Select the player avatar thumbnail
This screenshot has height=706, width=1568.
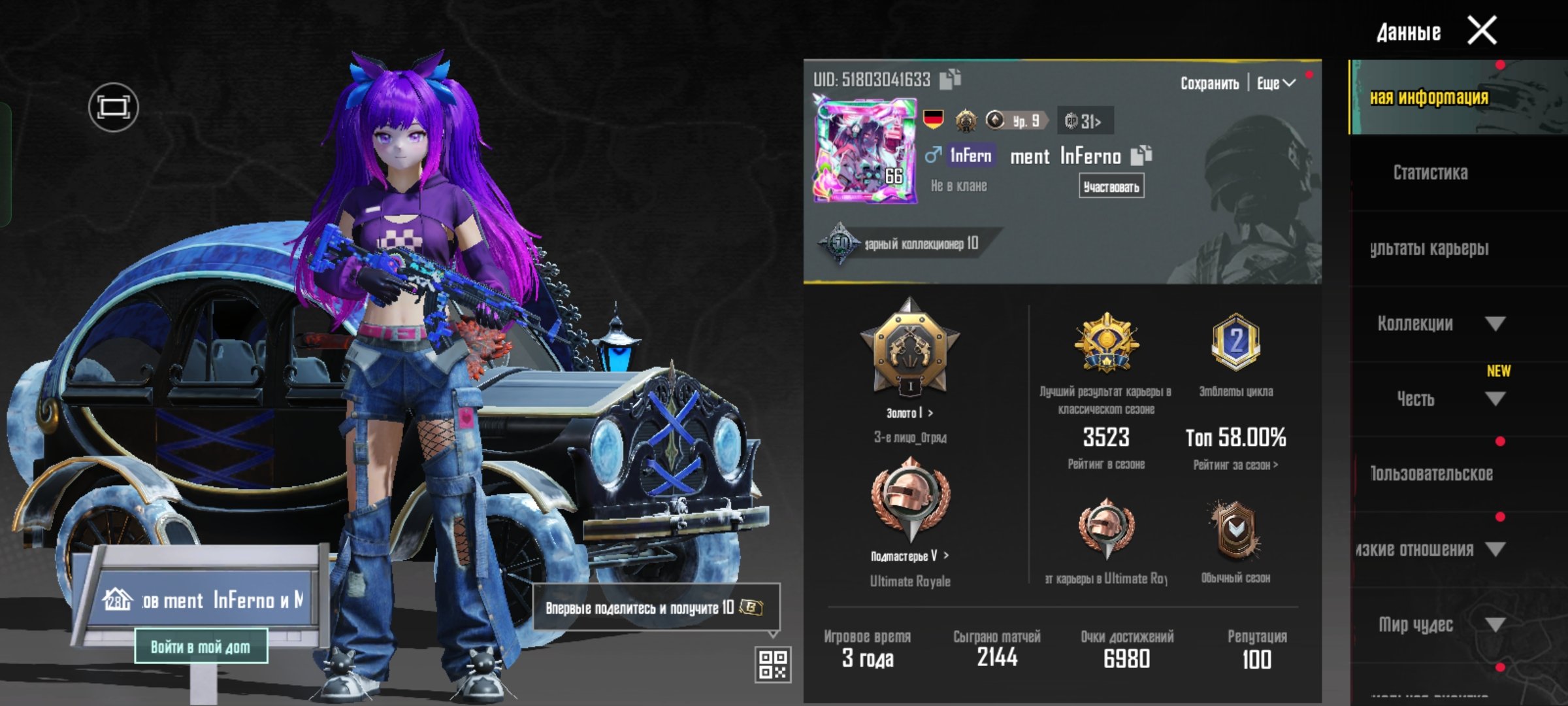click(864, 151)
